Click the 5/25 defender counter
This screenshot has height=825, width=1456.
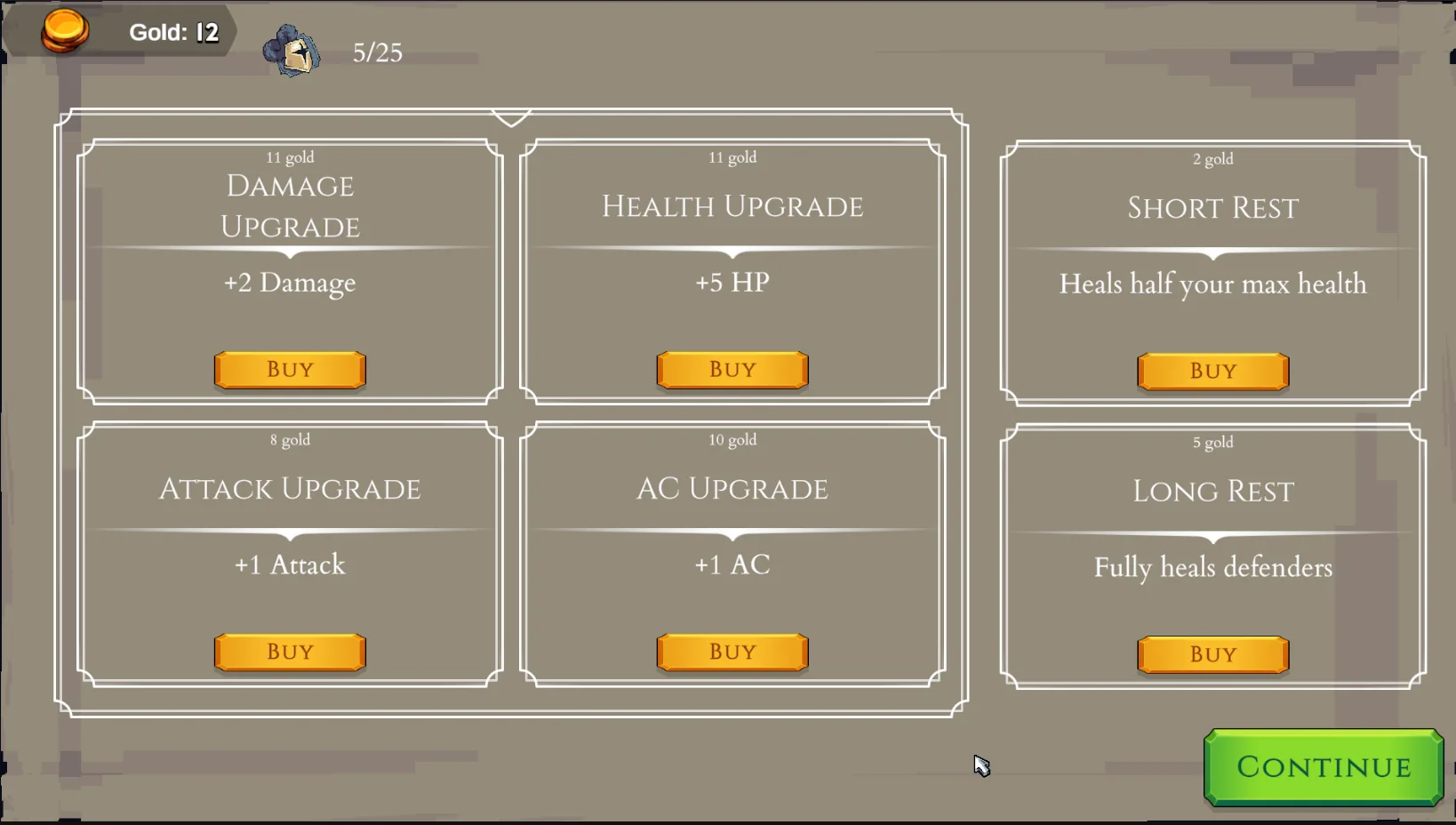click(377, 52)
